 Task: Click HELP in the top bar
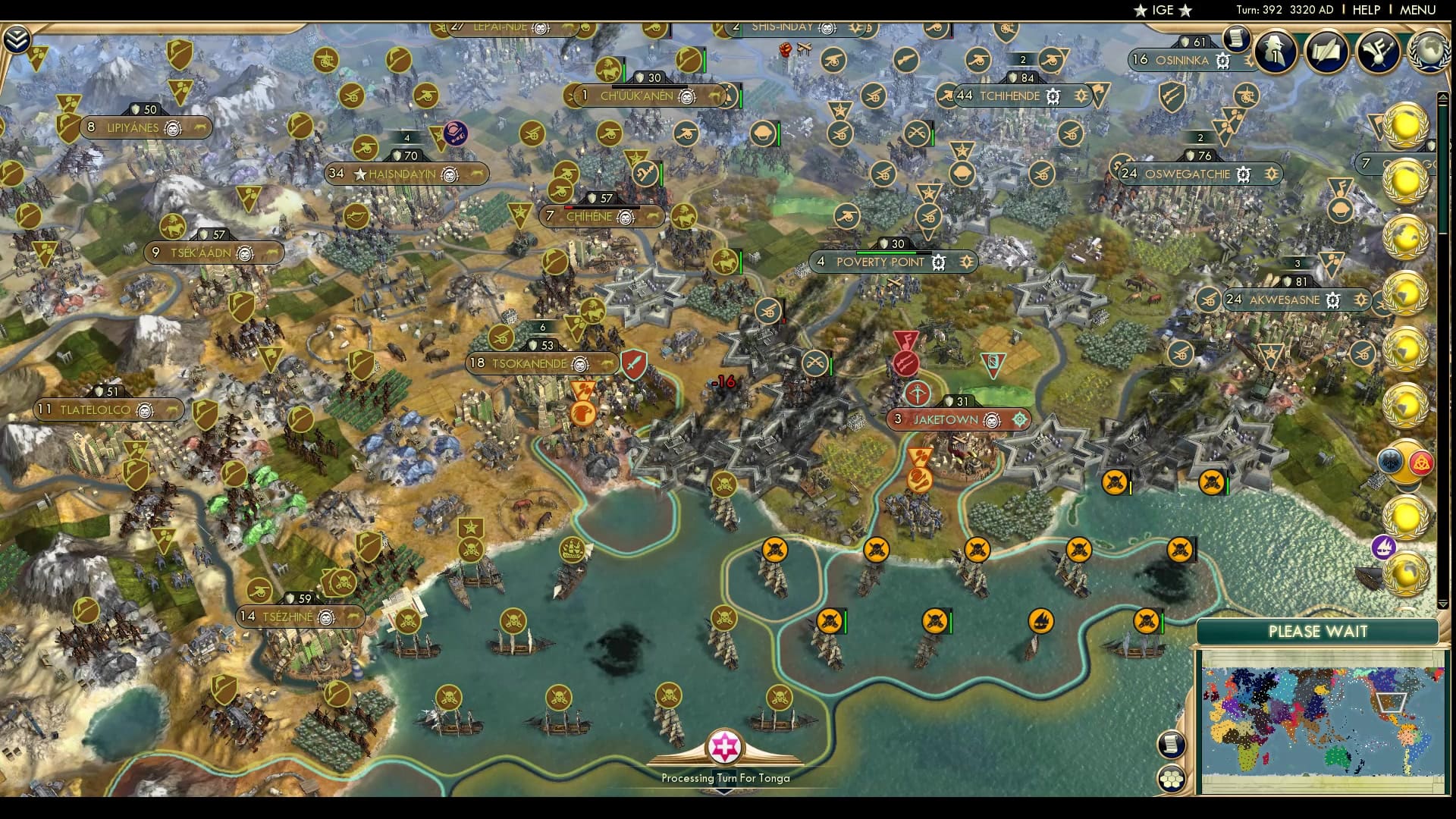1365,10
